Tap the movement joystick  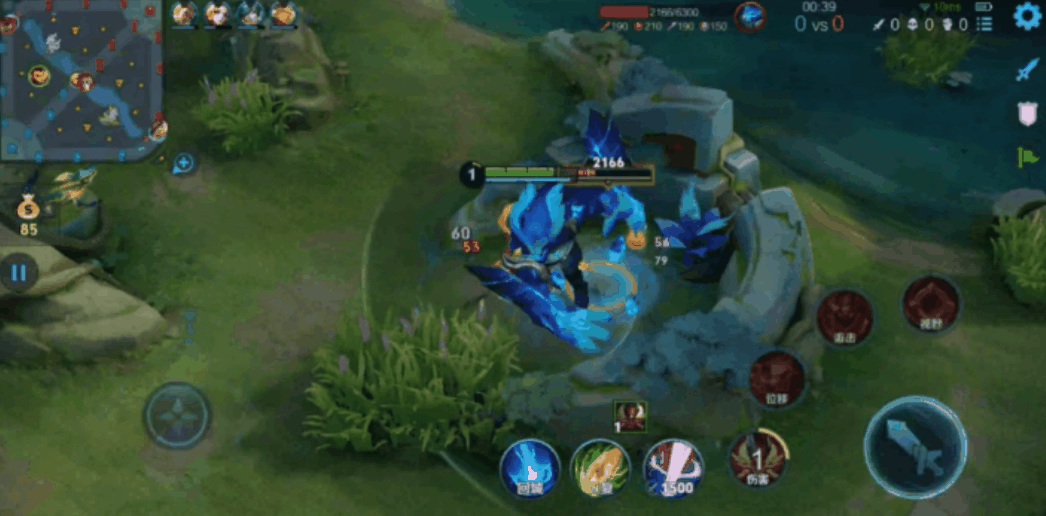coord(177,414)
